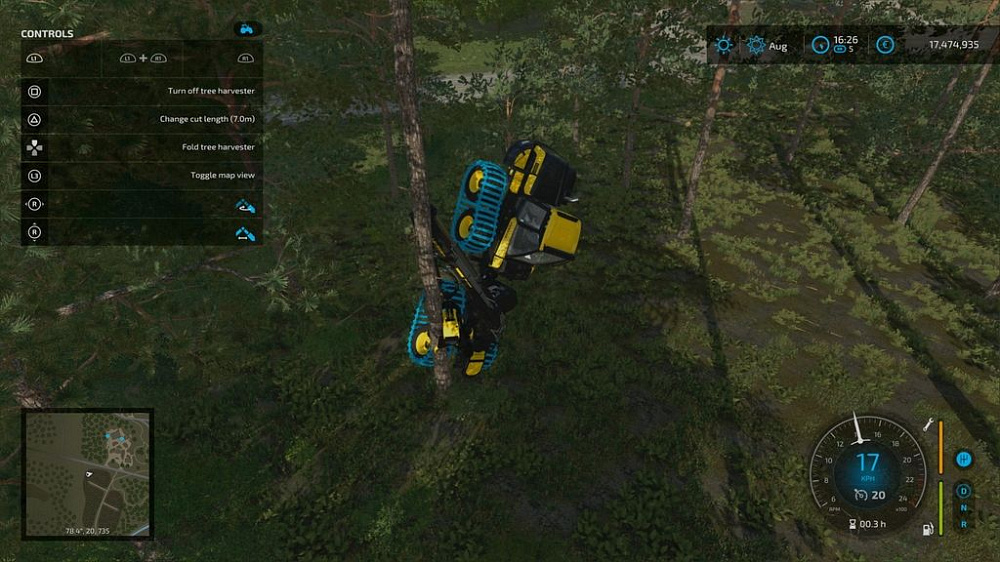
Task: Select the blue tractor icon above the controls
Action: coord(247,30)
